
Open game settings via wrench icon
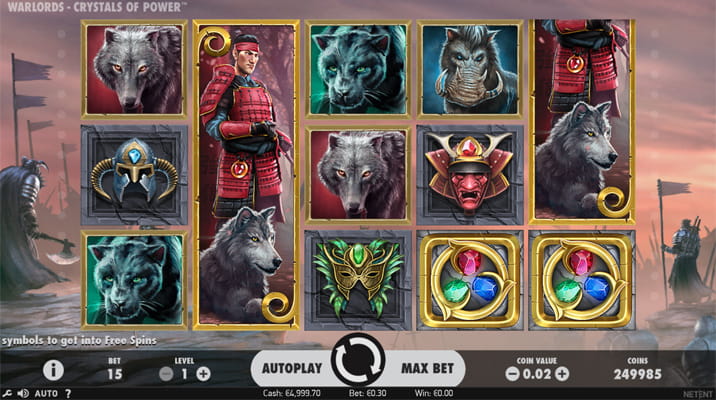6,393
